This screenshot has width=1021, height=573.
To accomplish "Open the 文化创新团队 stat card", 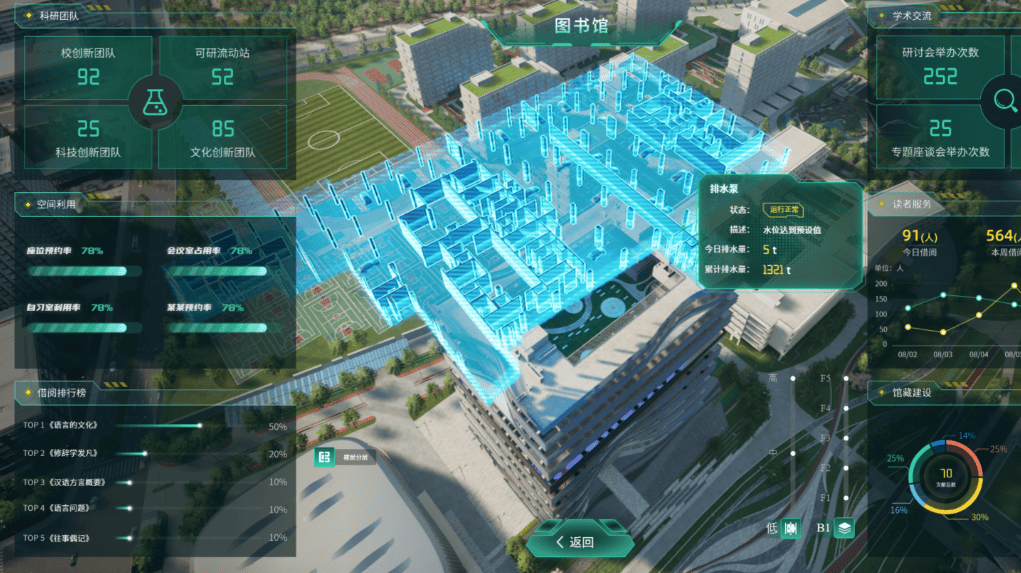I will (223, 137).
